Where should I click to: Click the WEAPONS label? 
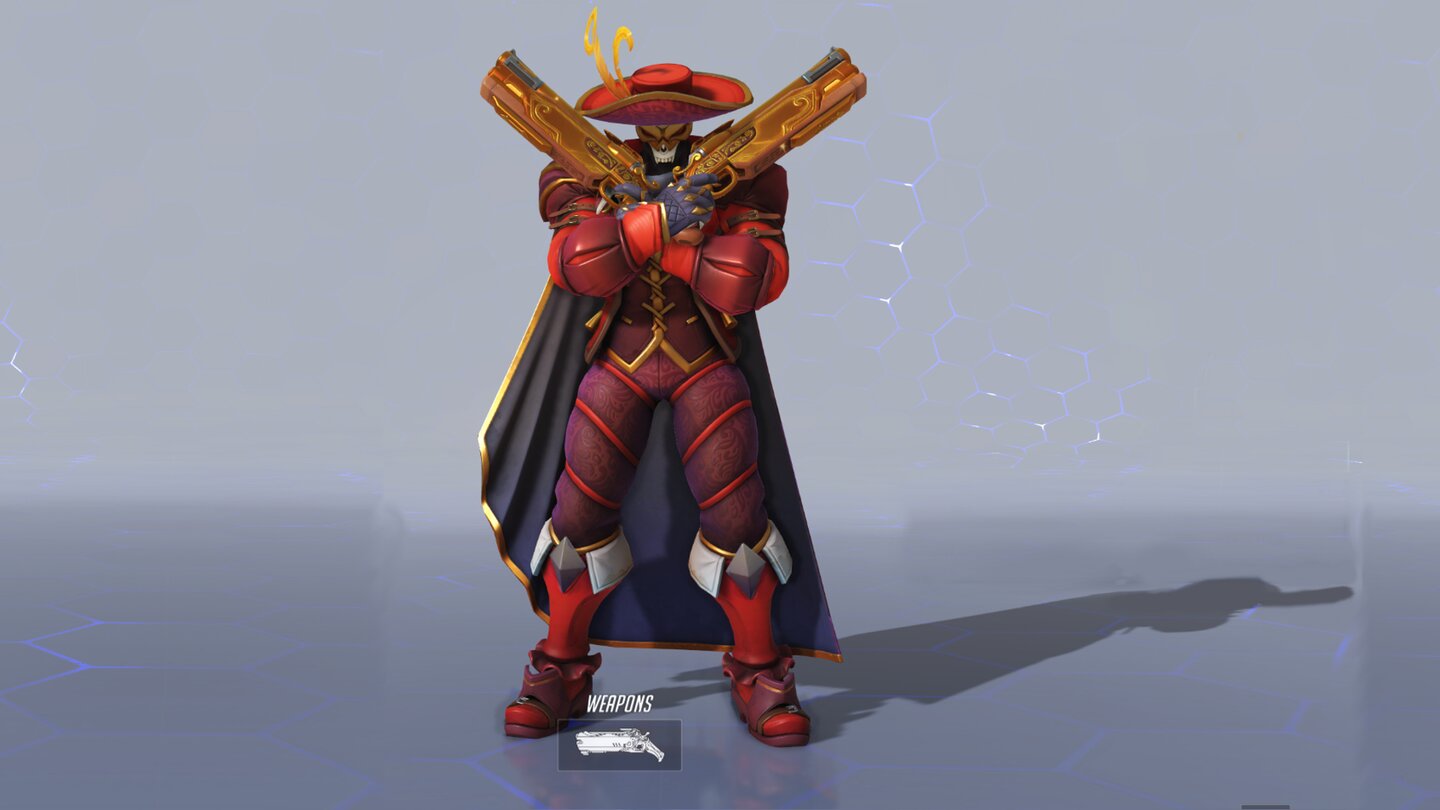tap(620, 703)
